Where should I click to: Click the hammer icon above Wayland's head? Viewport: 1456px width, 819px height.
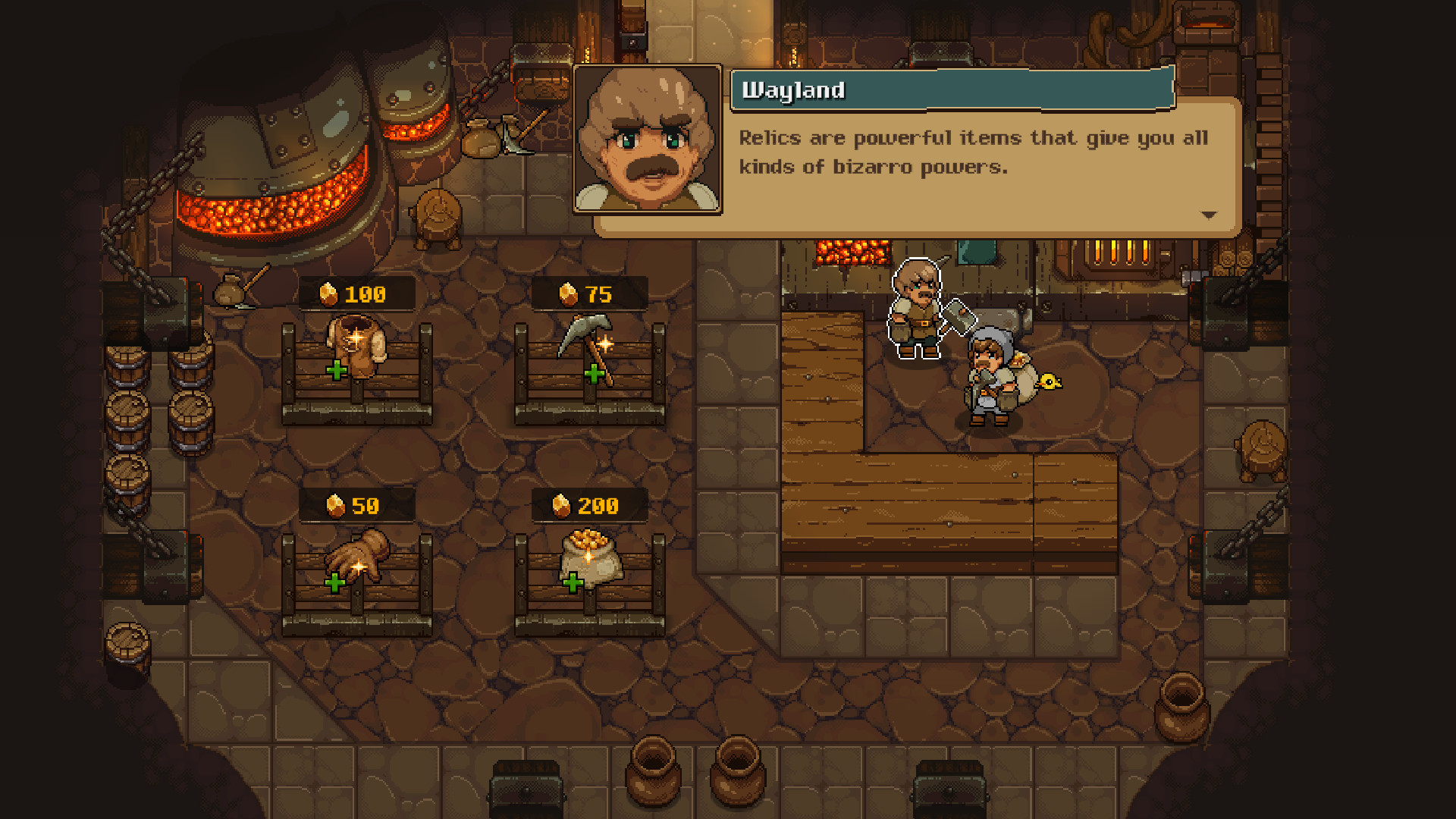pyautogui.click(x=958, y=312)
